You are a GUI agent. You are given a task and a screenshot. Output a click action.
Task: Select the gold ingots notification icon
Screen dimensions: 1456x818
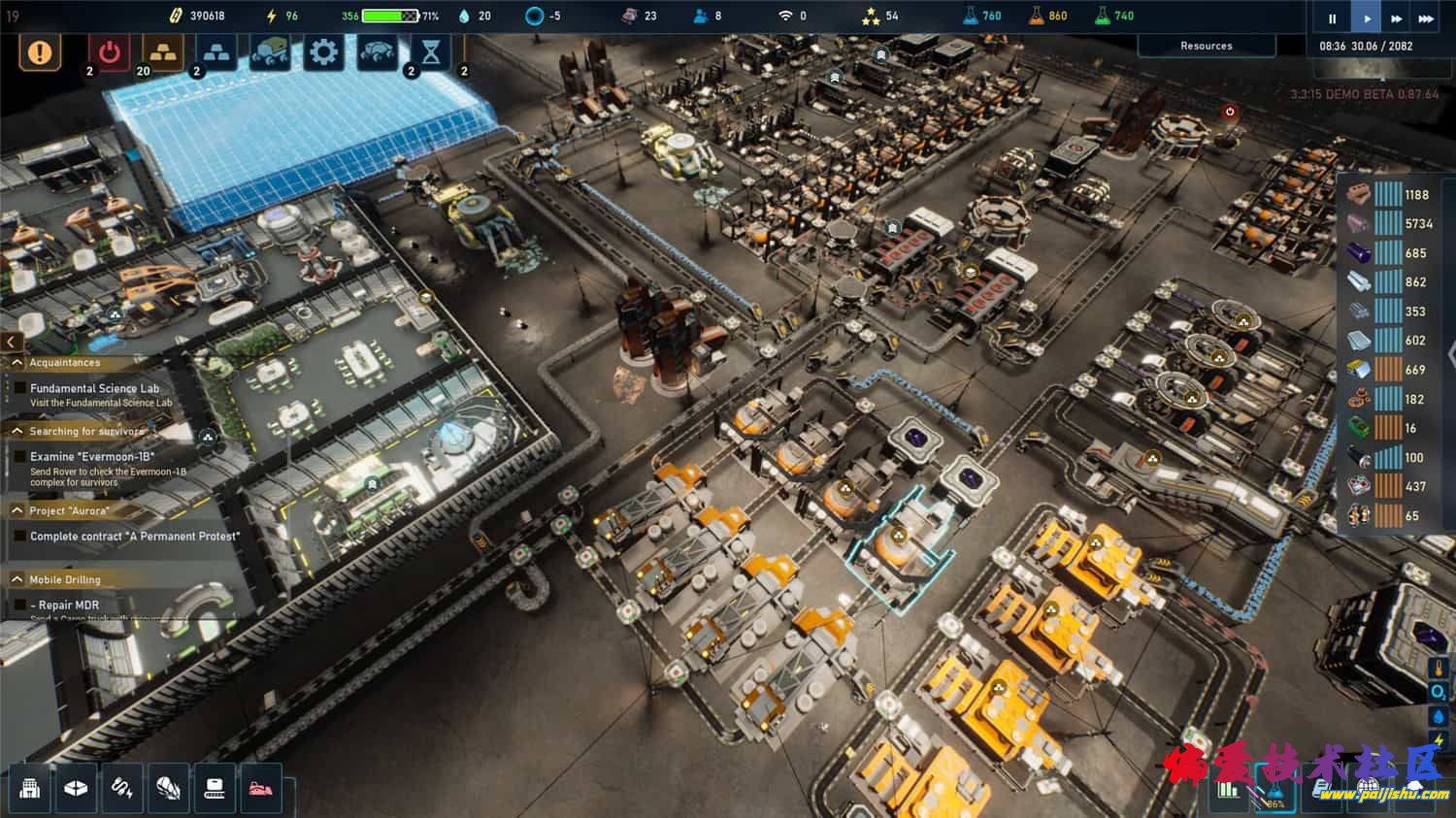click(x=162, y=51)
